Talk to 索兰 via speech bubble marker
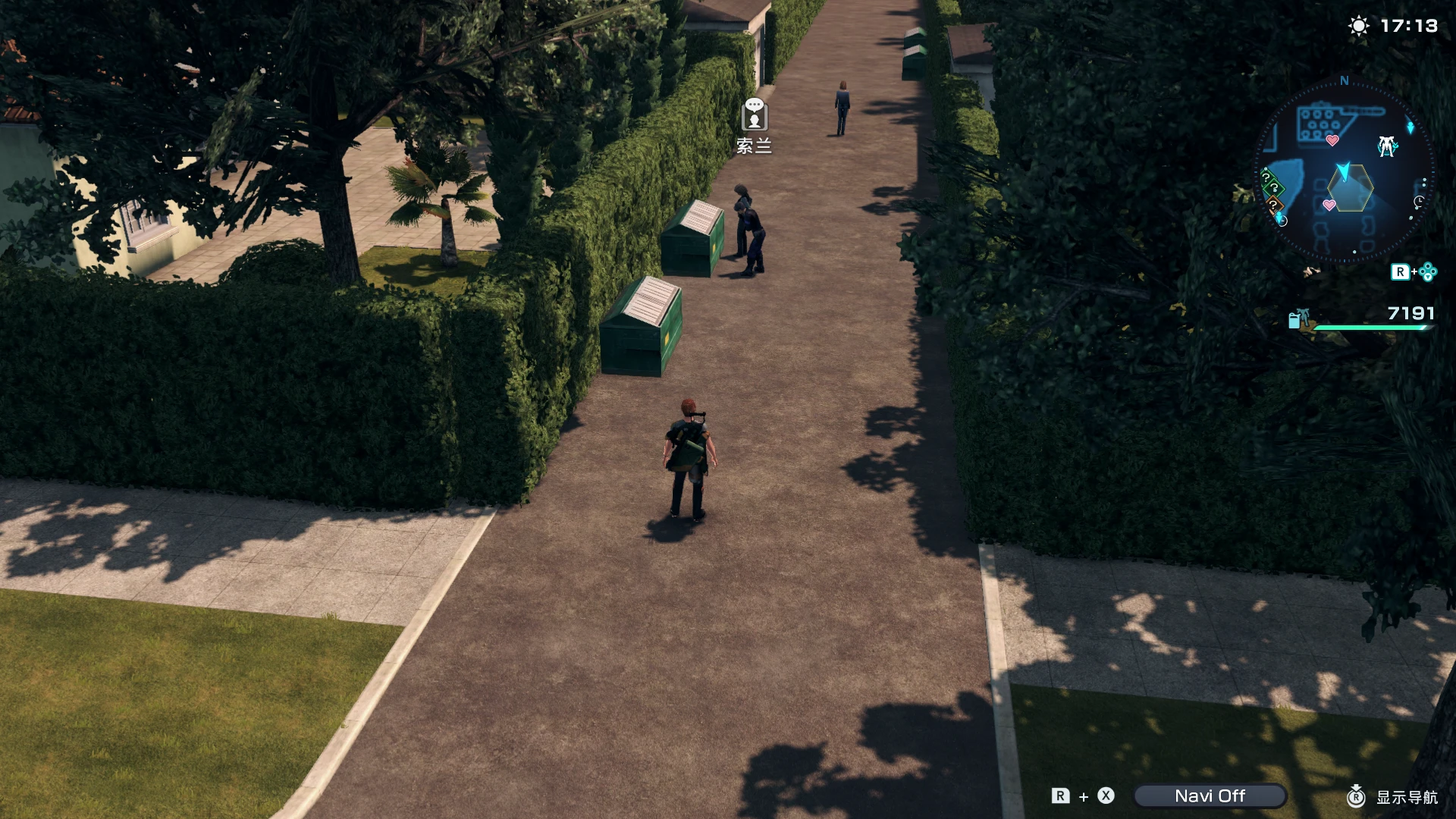Image resolution: width=1456 pixels, height=819 pixels. click(x=754, y=115)
